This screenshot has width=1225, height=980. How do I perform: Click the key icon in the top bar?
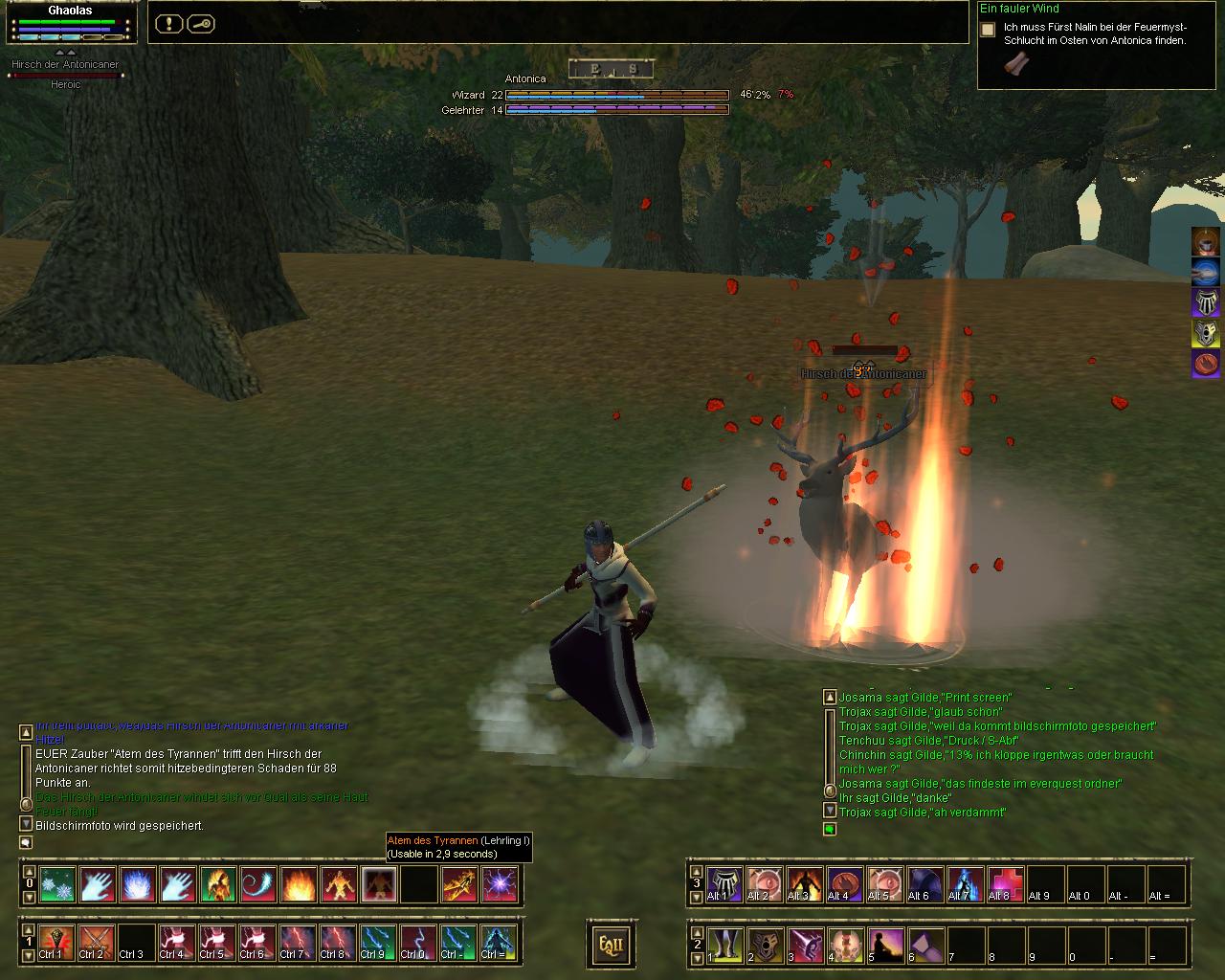click(x=200, y=24)
